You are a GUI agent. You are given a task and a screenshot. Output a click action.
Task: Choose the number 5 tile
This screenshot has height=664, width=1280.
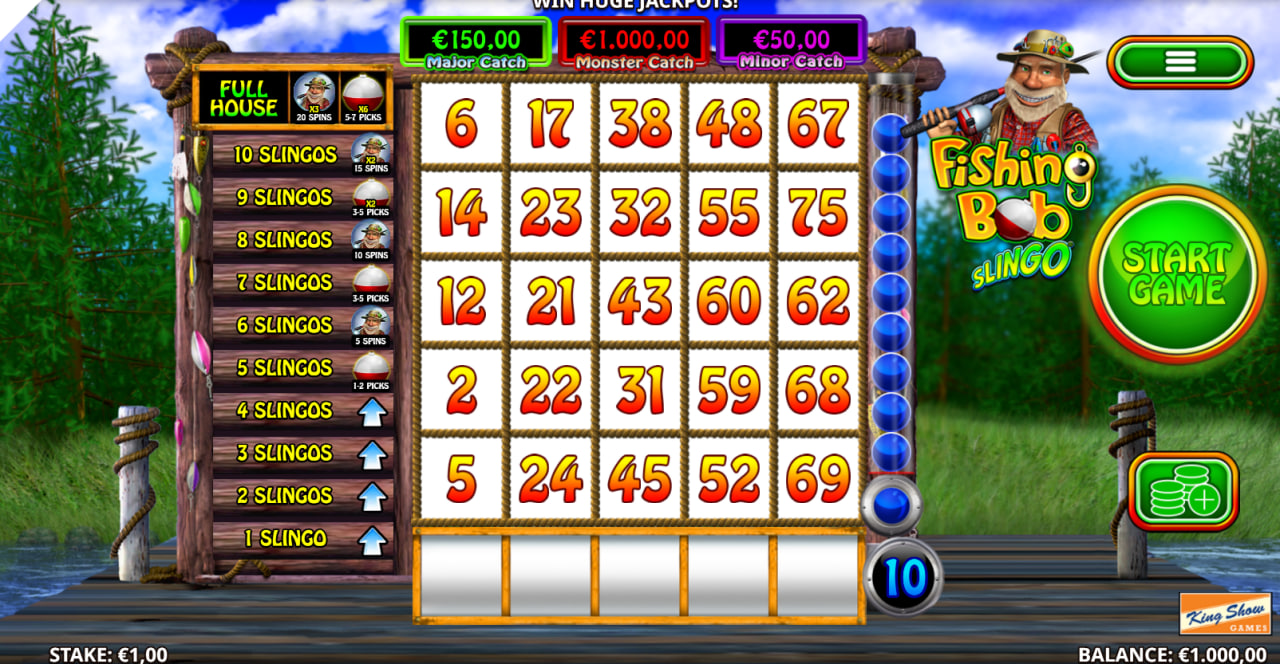coord(461,480)
